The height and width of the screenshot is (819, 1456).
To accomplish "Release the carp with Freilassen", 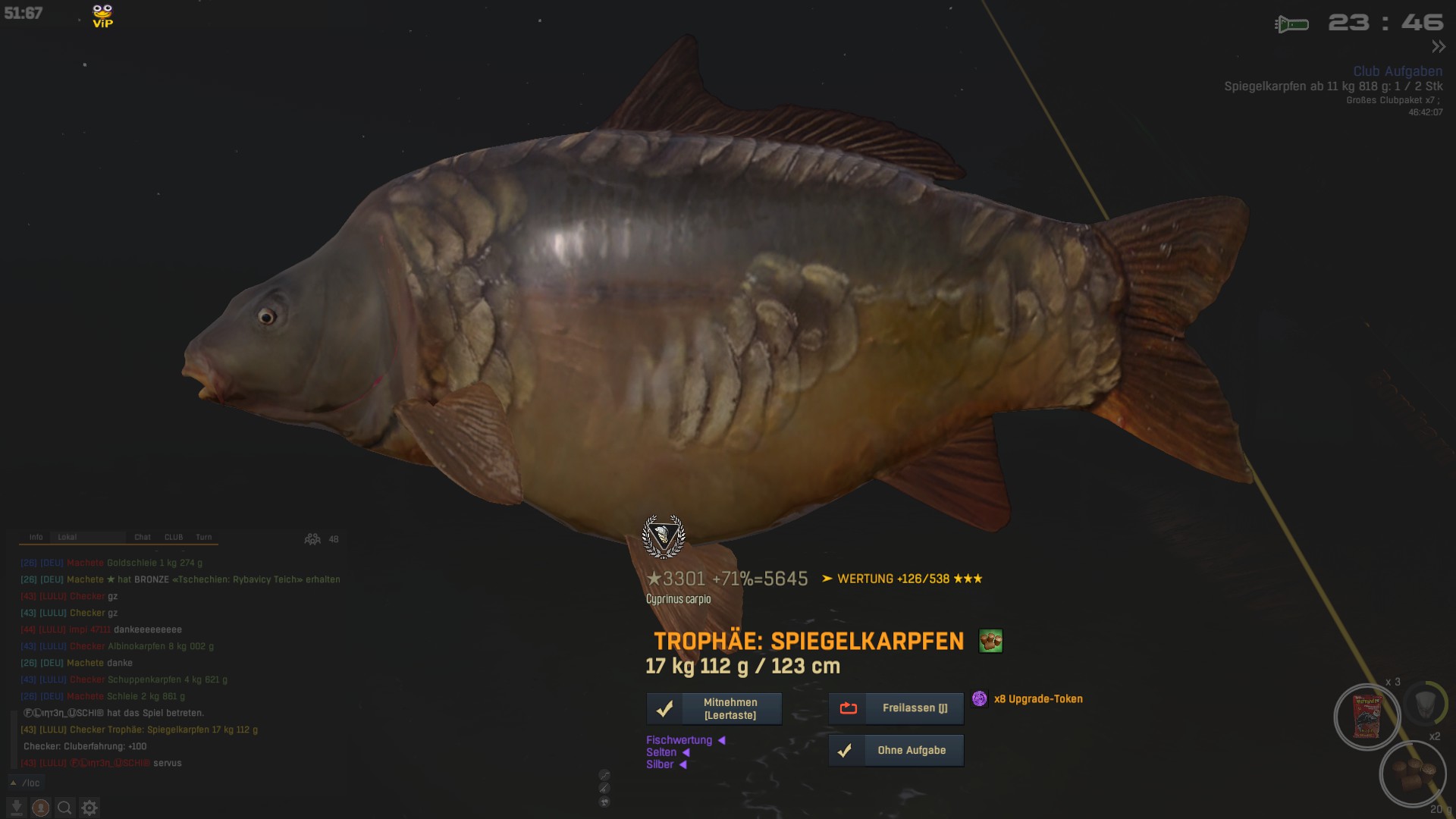I will pyautogui.click(x=896, y=708).
